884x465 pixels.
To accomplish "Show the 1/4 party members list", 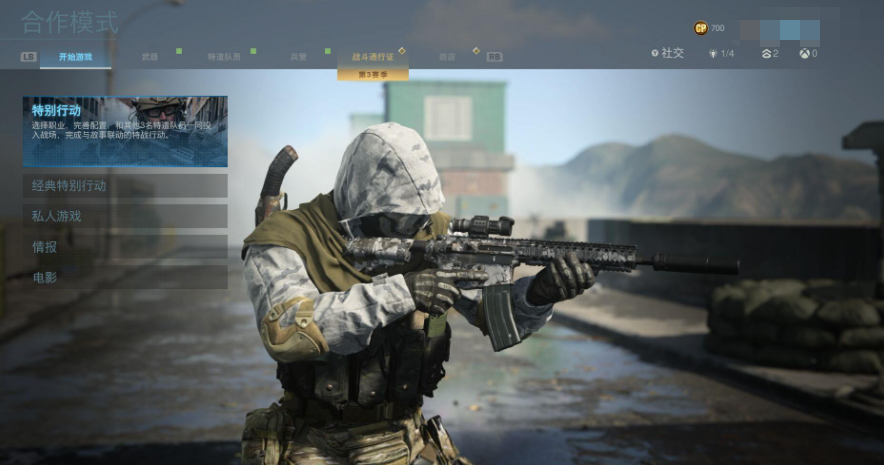I will point(721,53).
